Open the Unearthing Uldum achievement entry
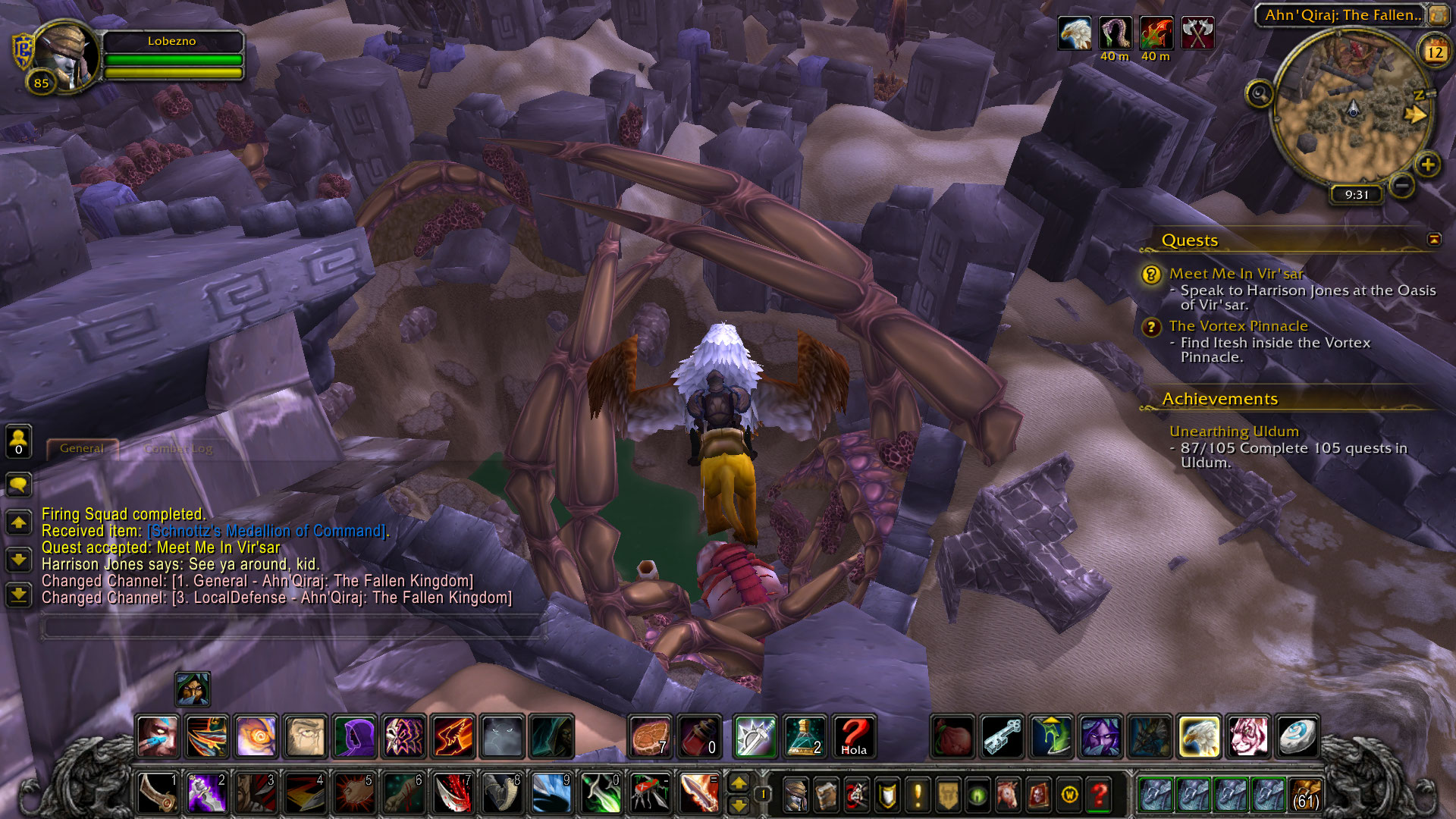The height and width of the screenshot is (819, 1456). click(1234, 431)
